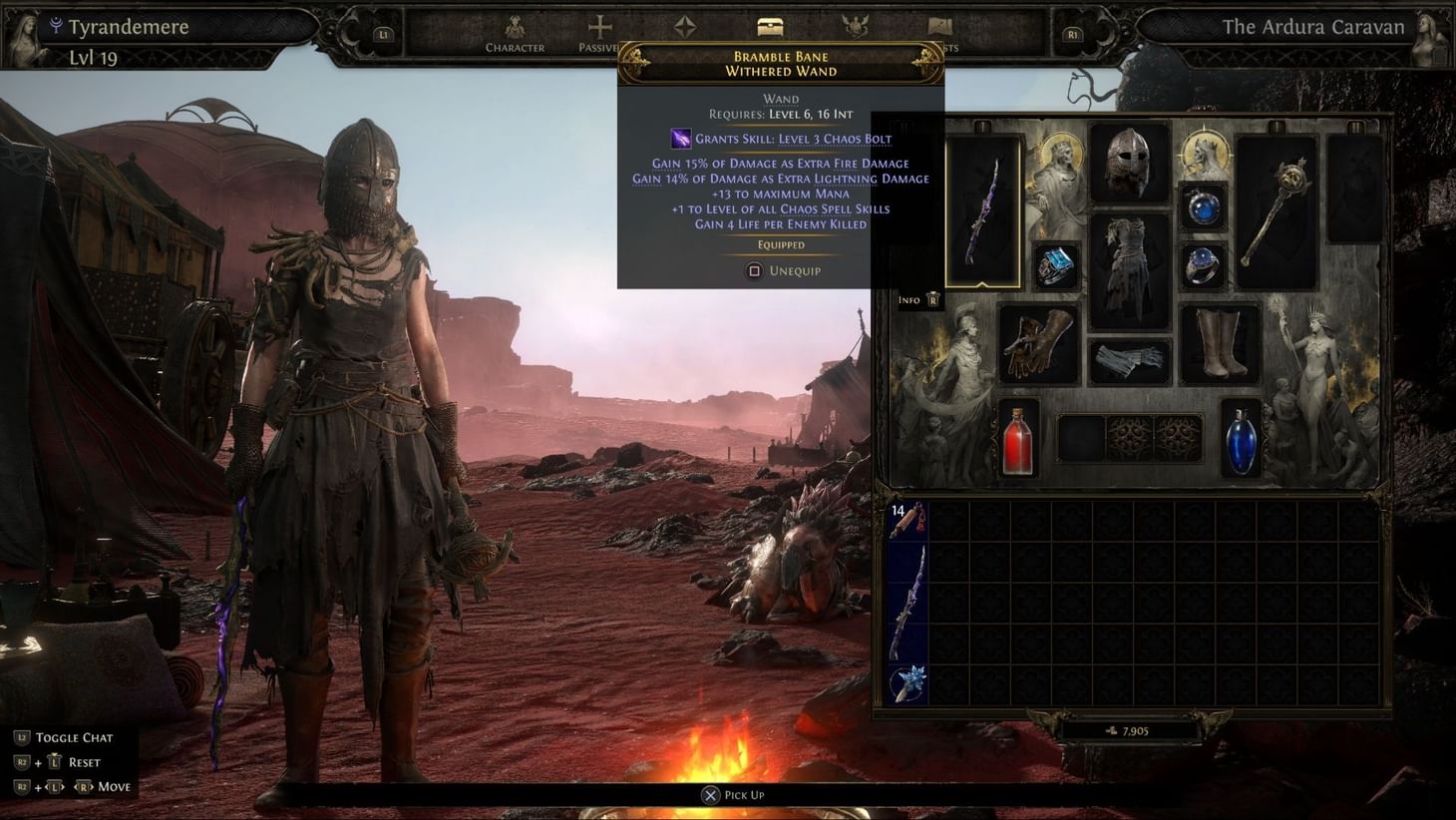Open the Passive skill tree cross icon
The width and height of the screenshot is (1456, 820).
pos(599,27)
